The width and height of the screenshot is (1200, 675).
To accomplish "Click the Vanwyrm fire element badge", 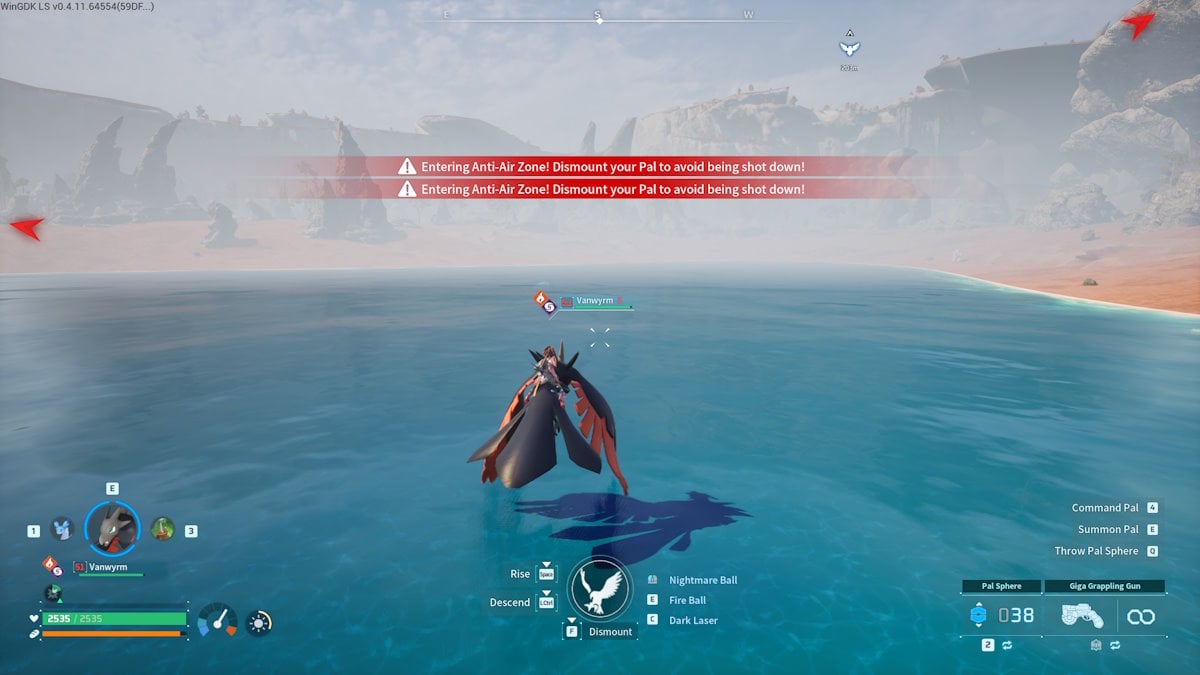I will click(47, 563).
